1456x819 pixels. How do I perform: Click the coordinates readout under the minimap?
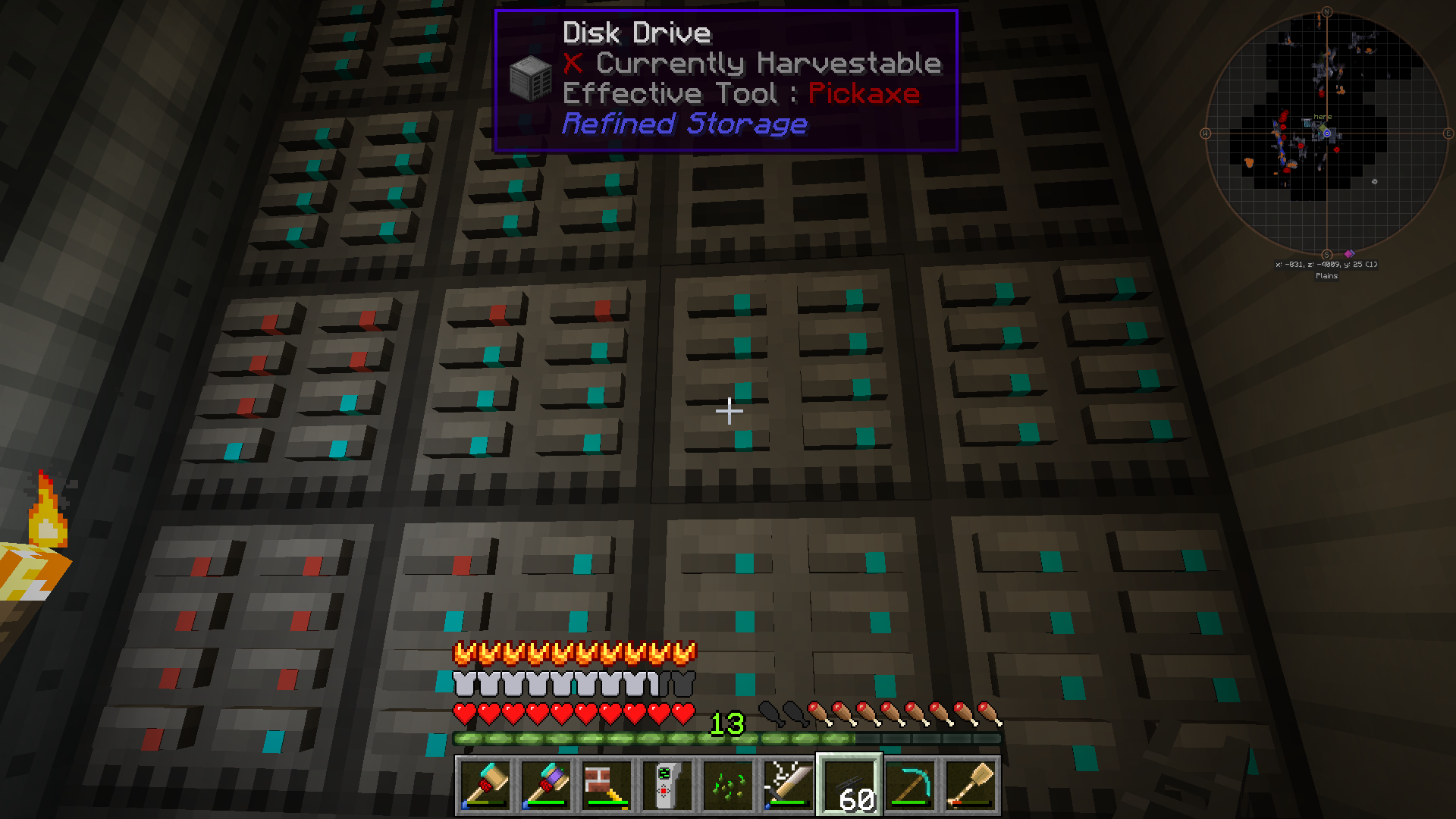click(x=1328, y=264)
